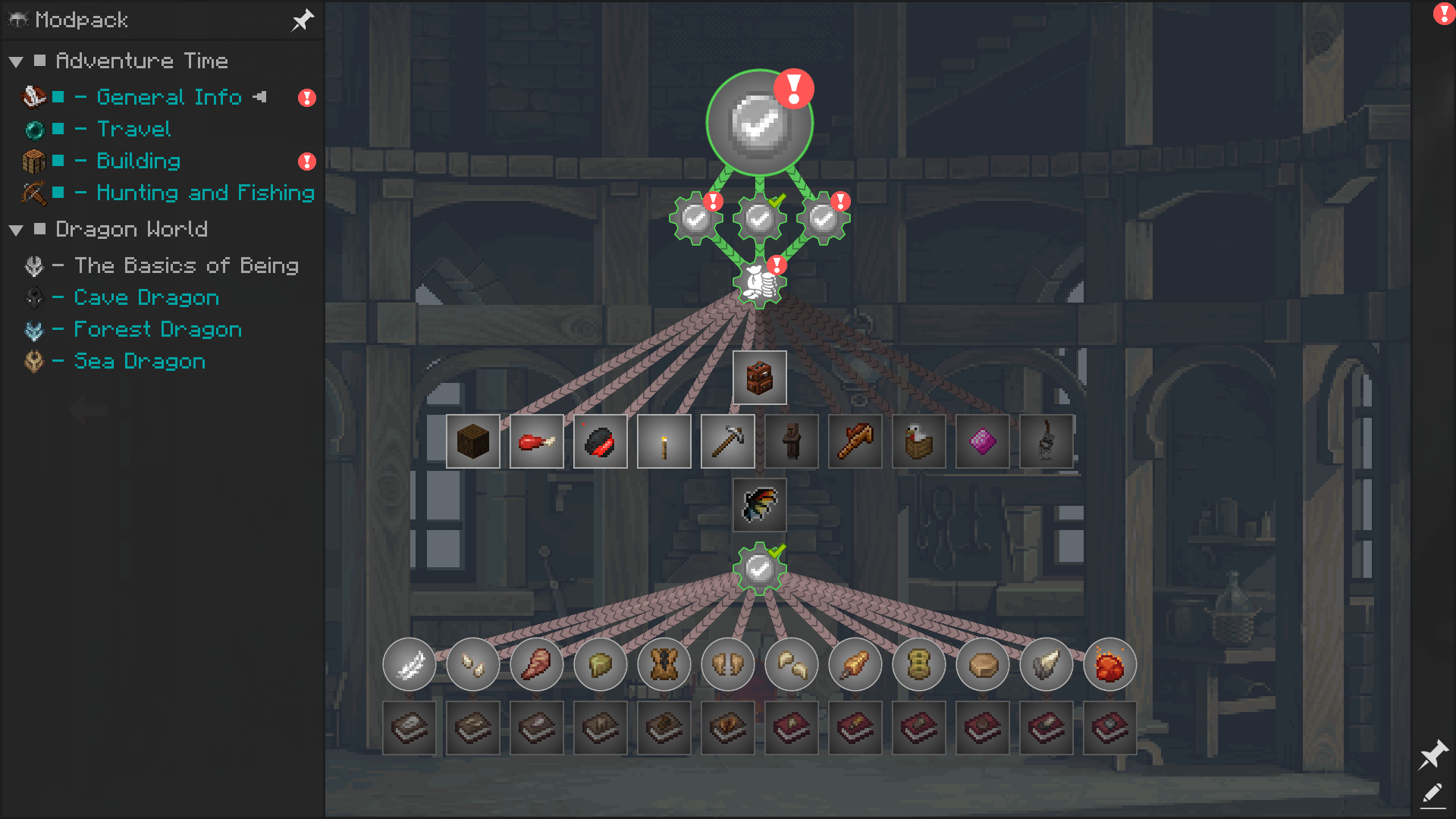Screen dimensions: 1456x819
Task: Open The Basics of Being chapter
Action: tap(186, 265)
